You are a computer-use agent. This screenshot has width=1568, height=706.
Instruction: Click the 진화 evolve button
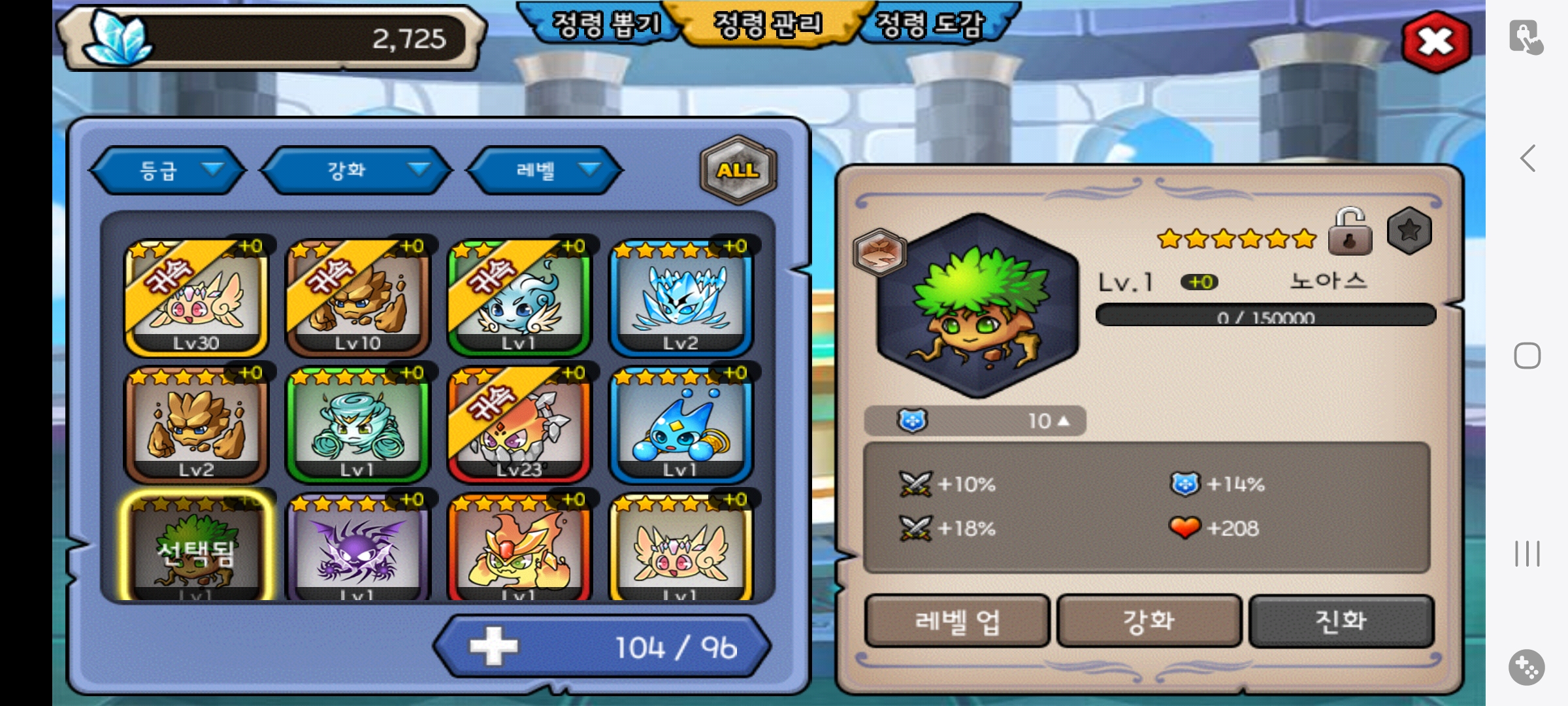1341,621
